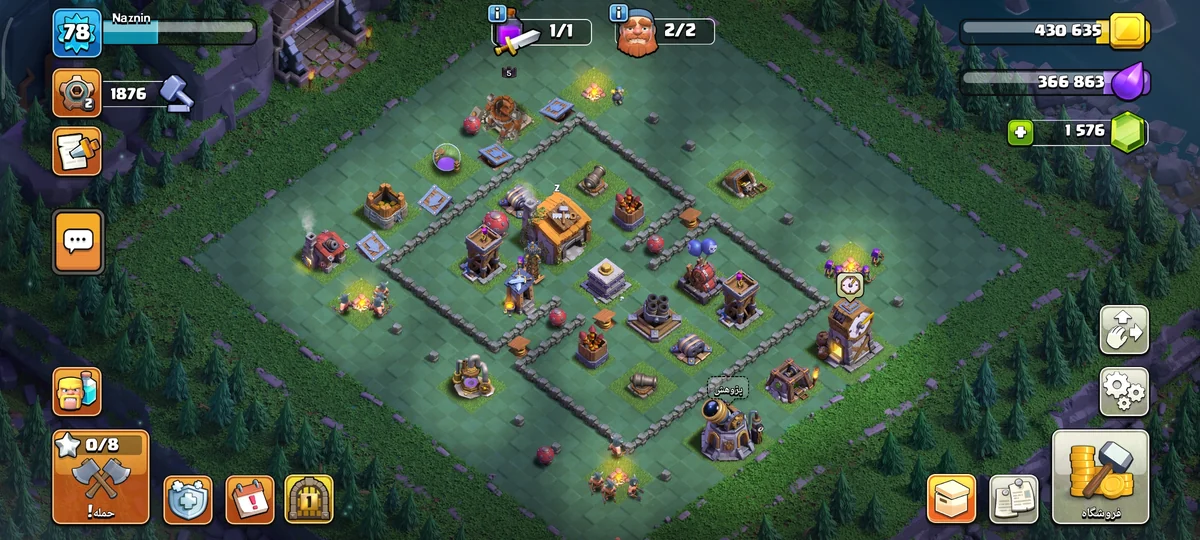
Task: Open the Settings gears button
Action: 1124,391
